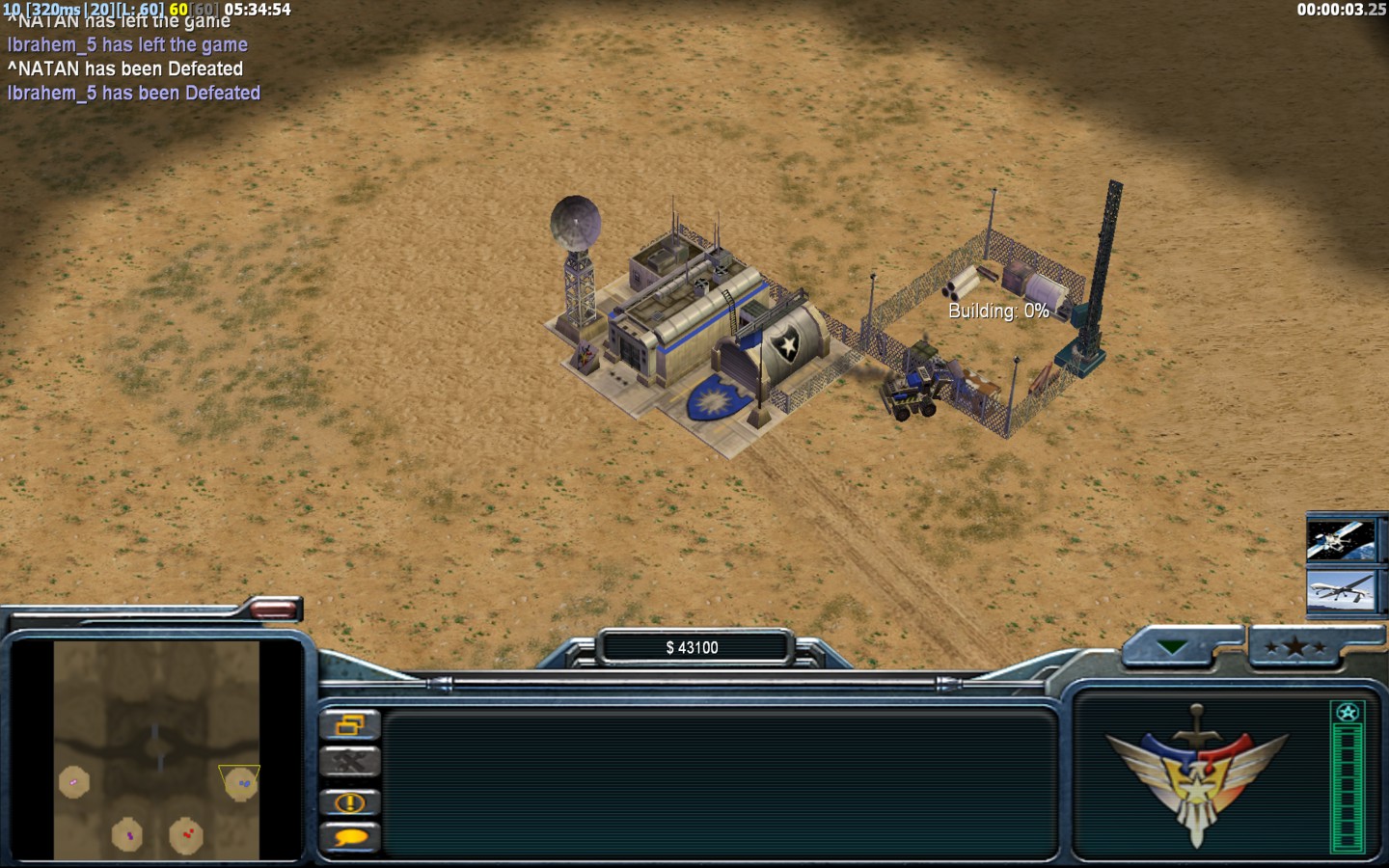Click the red button above the minimap
Screen dimensions: 1389x868
point(274,609)
